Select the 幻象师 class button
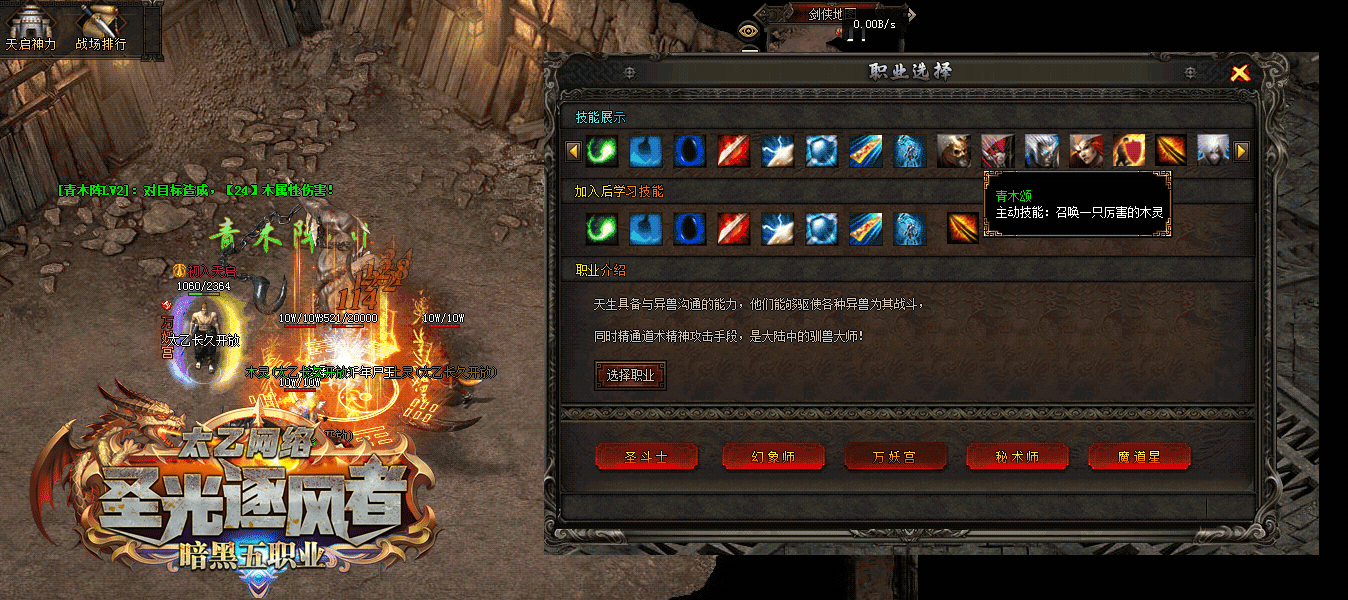This screenshot has width=1348, height=600. click(x=773, y=457)
